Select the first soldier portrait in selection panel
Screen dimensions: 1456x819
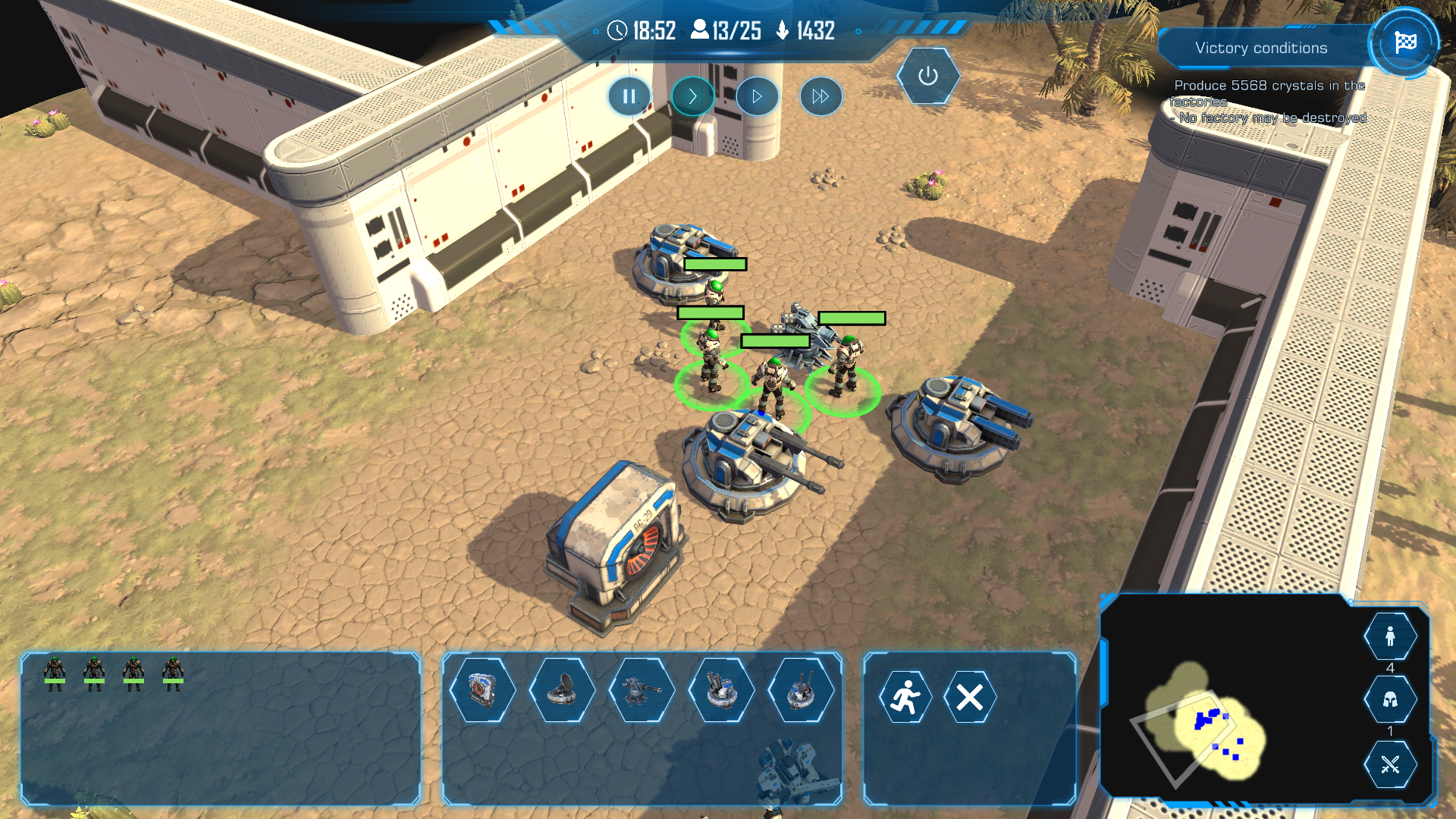tap(55, 672)
